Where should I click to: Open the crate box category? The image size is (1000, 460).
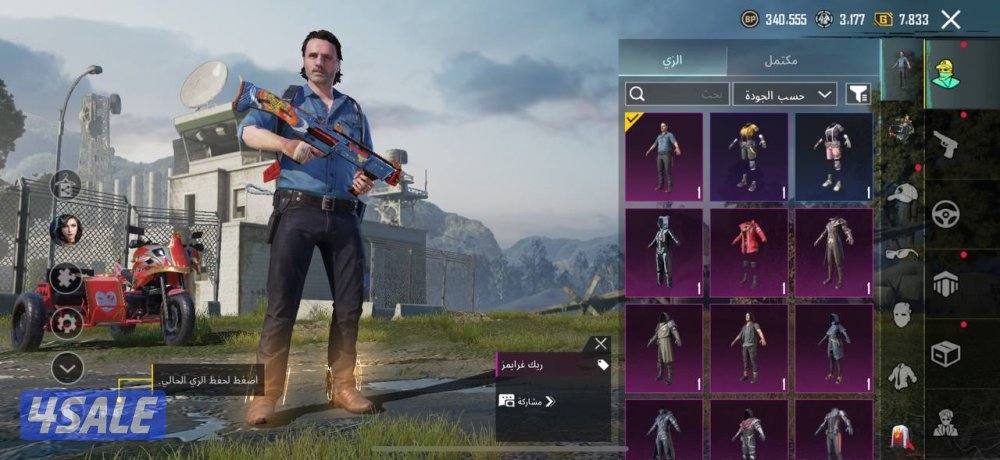point(945,352)
